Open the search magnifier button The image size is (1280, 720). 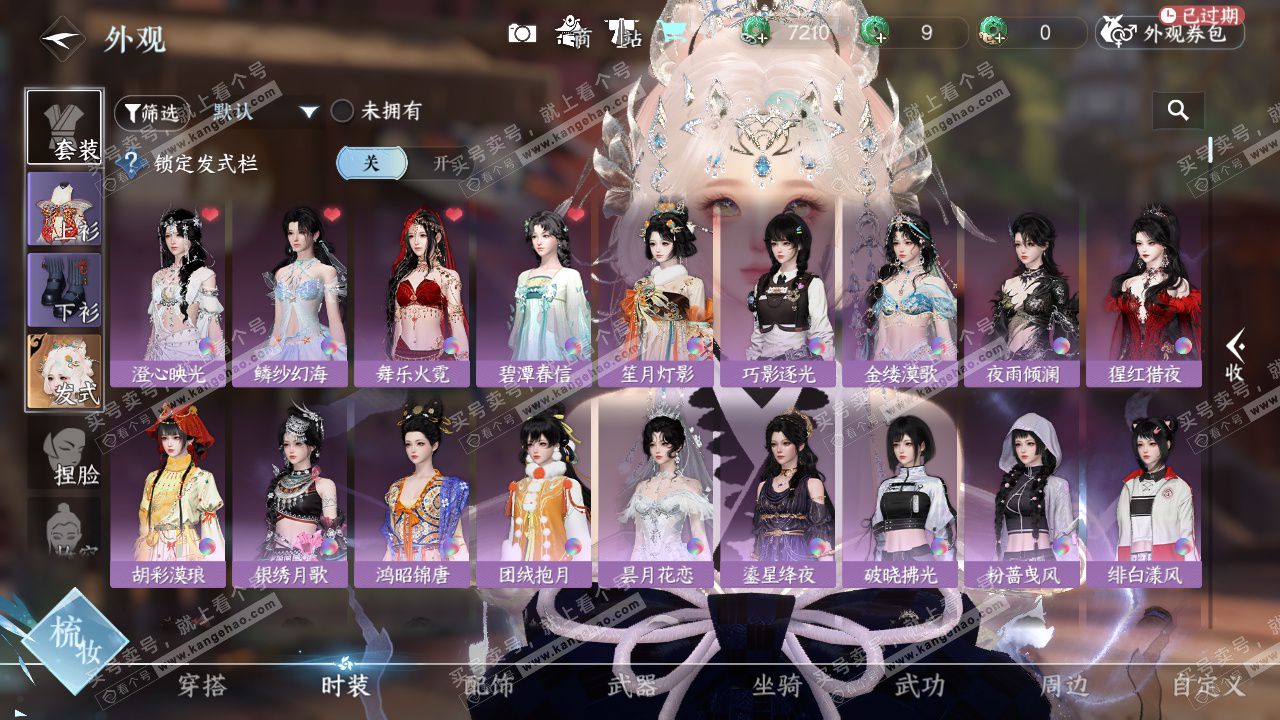click(1178, 111)
